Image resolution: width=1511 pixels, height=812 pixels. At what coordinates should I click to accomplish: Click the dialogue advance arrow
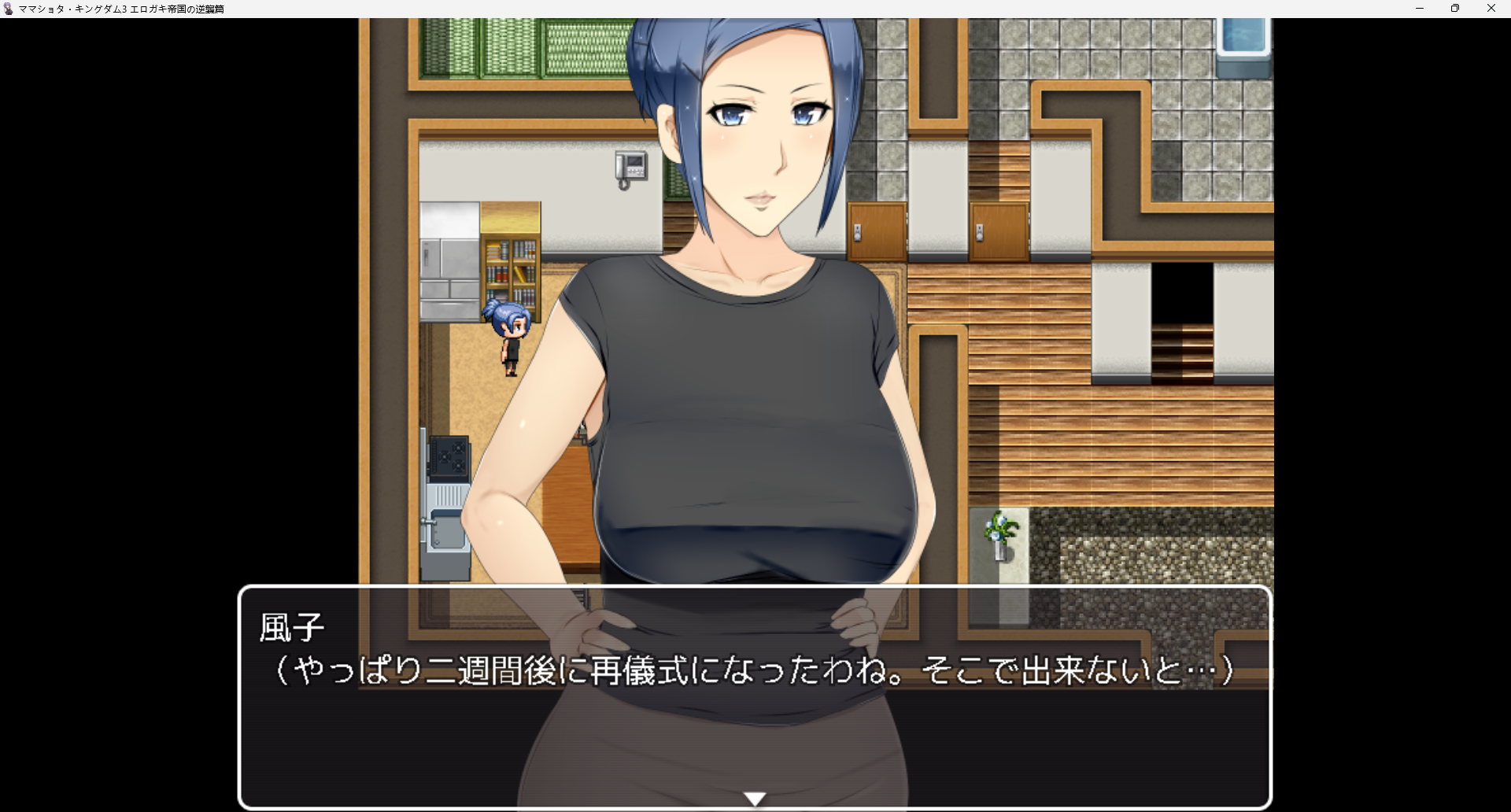[755, 797]
